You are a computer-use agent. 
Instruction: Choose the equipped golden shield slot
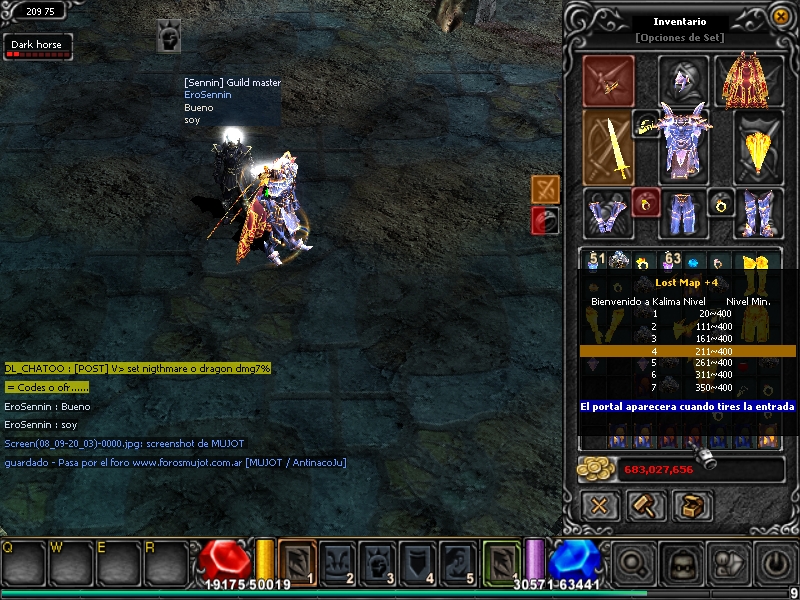coord(758,148)
